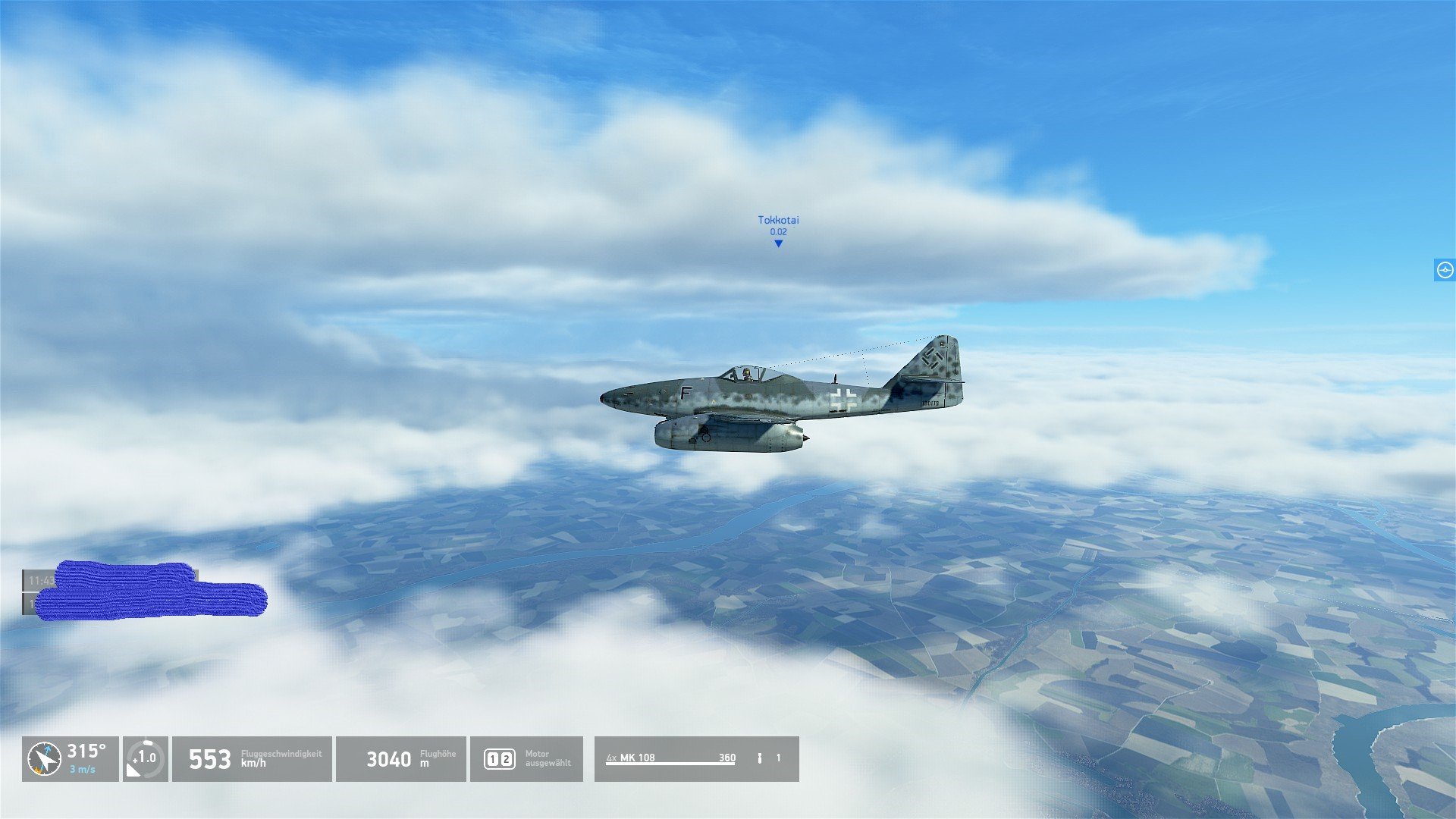
Task: Click the compass heading widget
Action: click(70, 759)
